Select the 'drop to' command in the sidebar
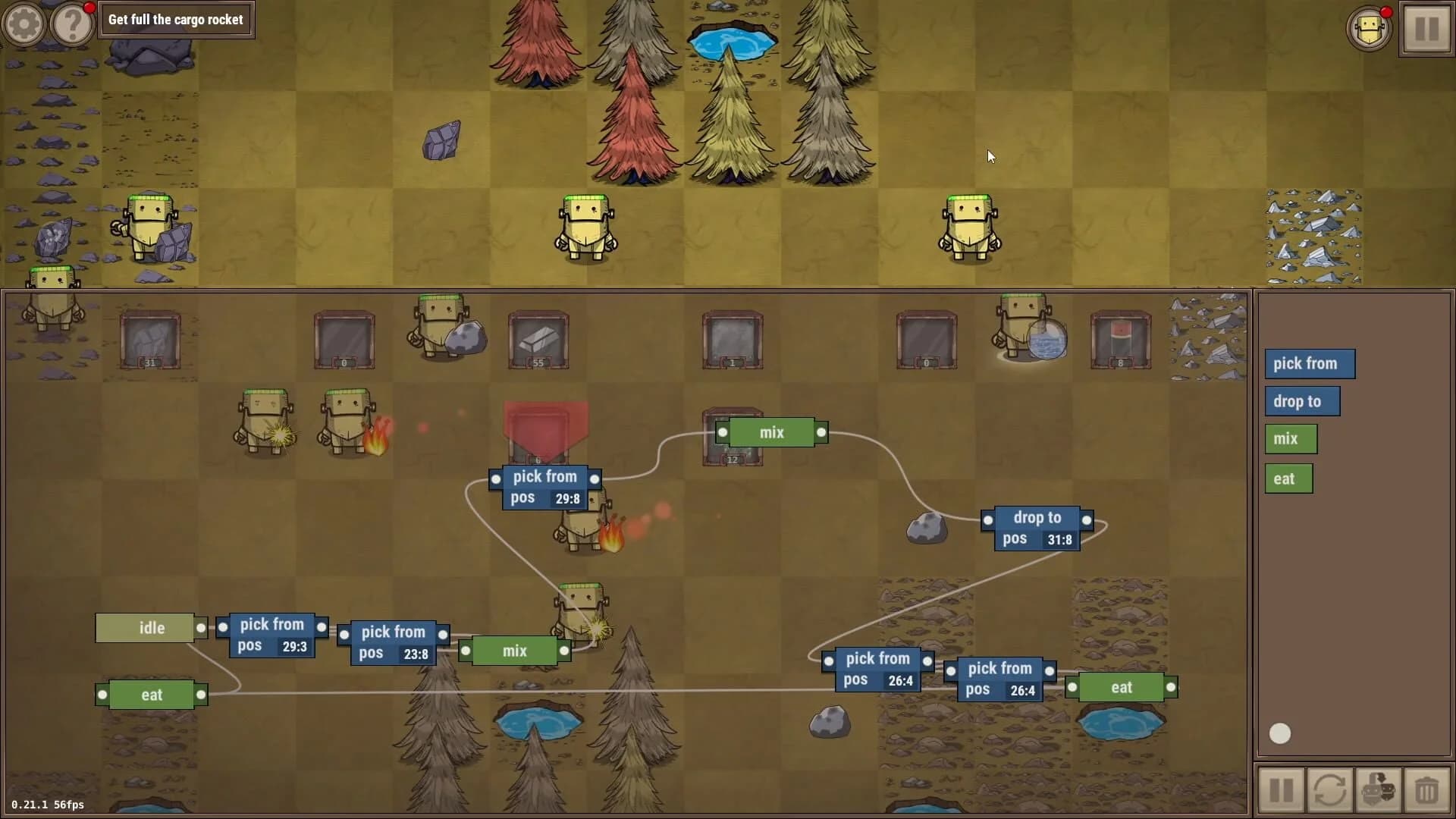The width and height of the screenshot is (1456, 819). [x=1302, y=401]
